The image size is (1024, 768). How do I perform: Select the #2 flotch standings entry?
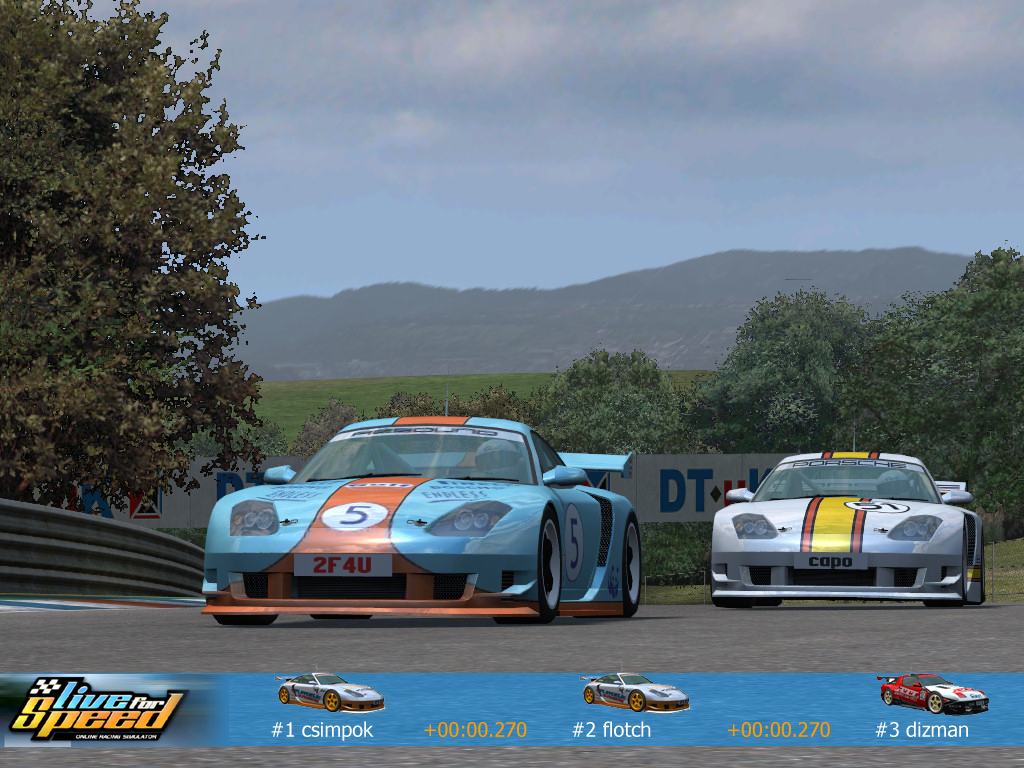pyautogui.click(x=611, y=730)
